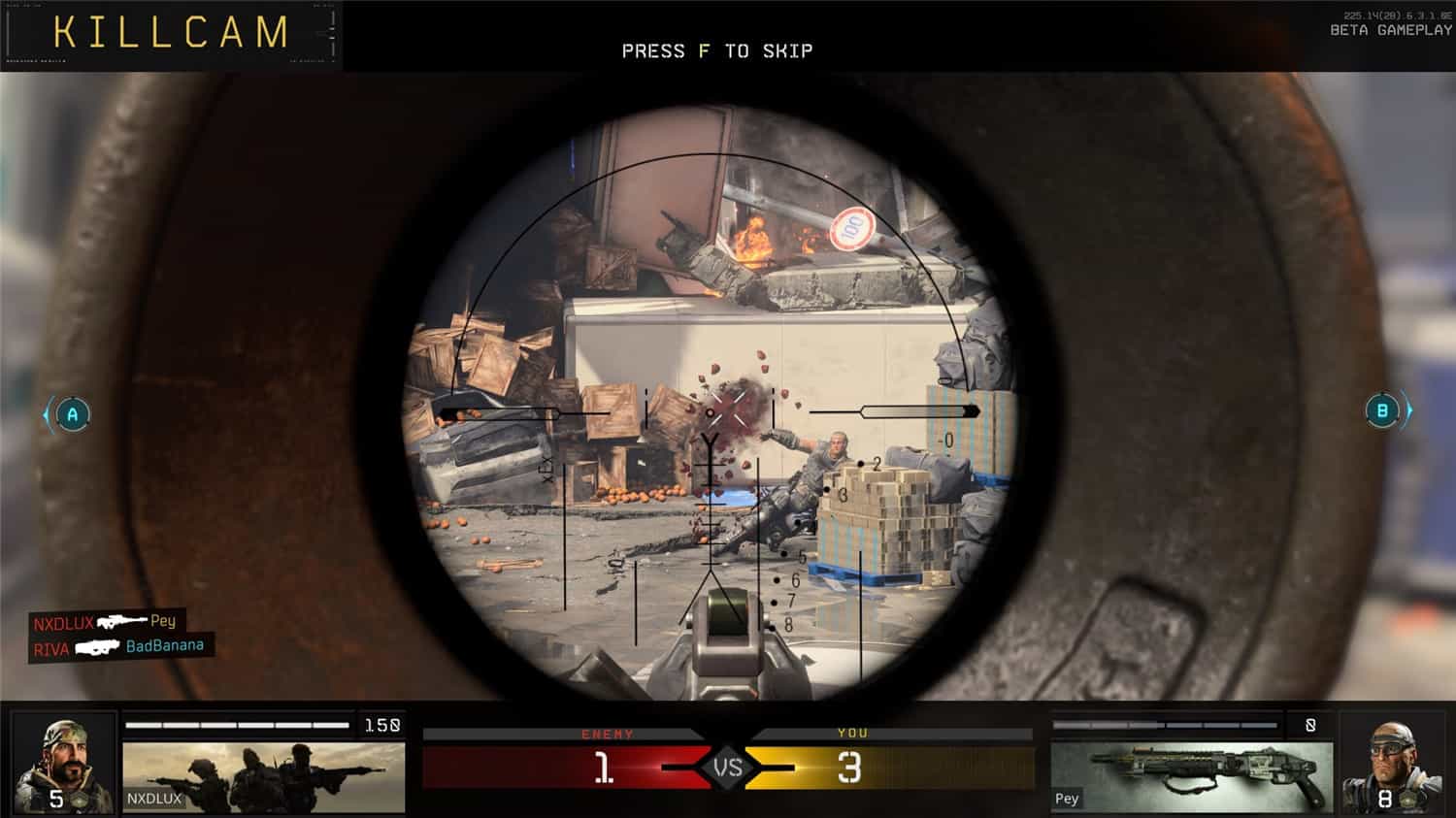This screenshot has height=818, width=1456.
Task: Select the sniper rifle icon in the killfeed
Action: 119,621
